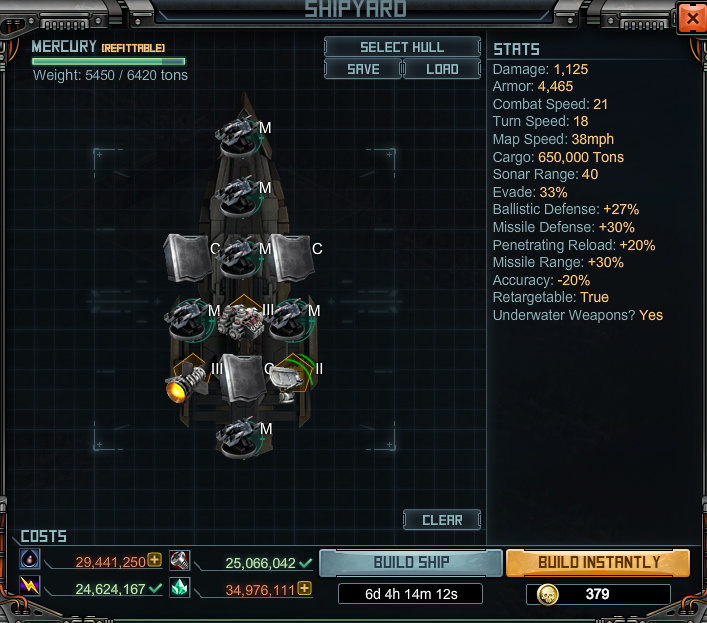Save the current ship design
707x623 pixels.
coord(362,69)
